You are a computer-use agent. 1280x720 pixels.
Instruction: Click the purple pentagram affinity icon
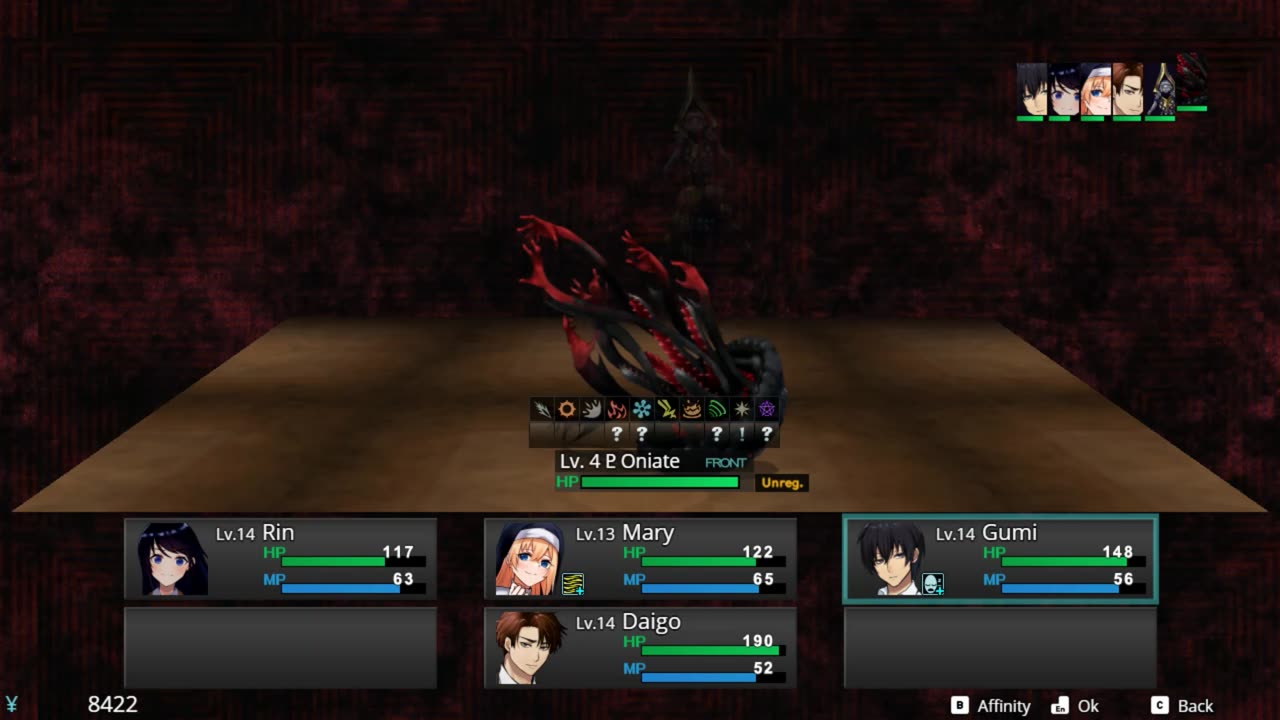pos(767,409)
